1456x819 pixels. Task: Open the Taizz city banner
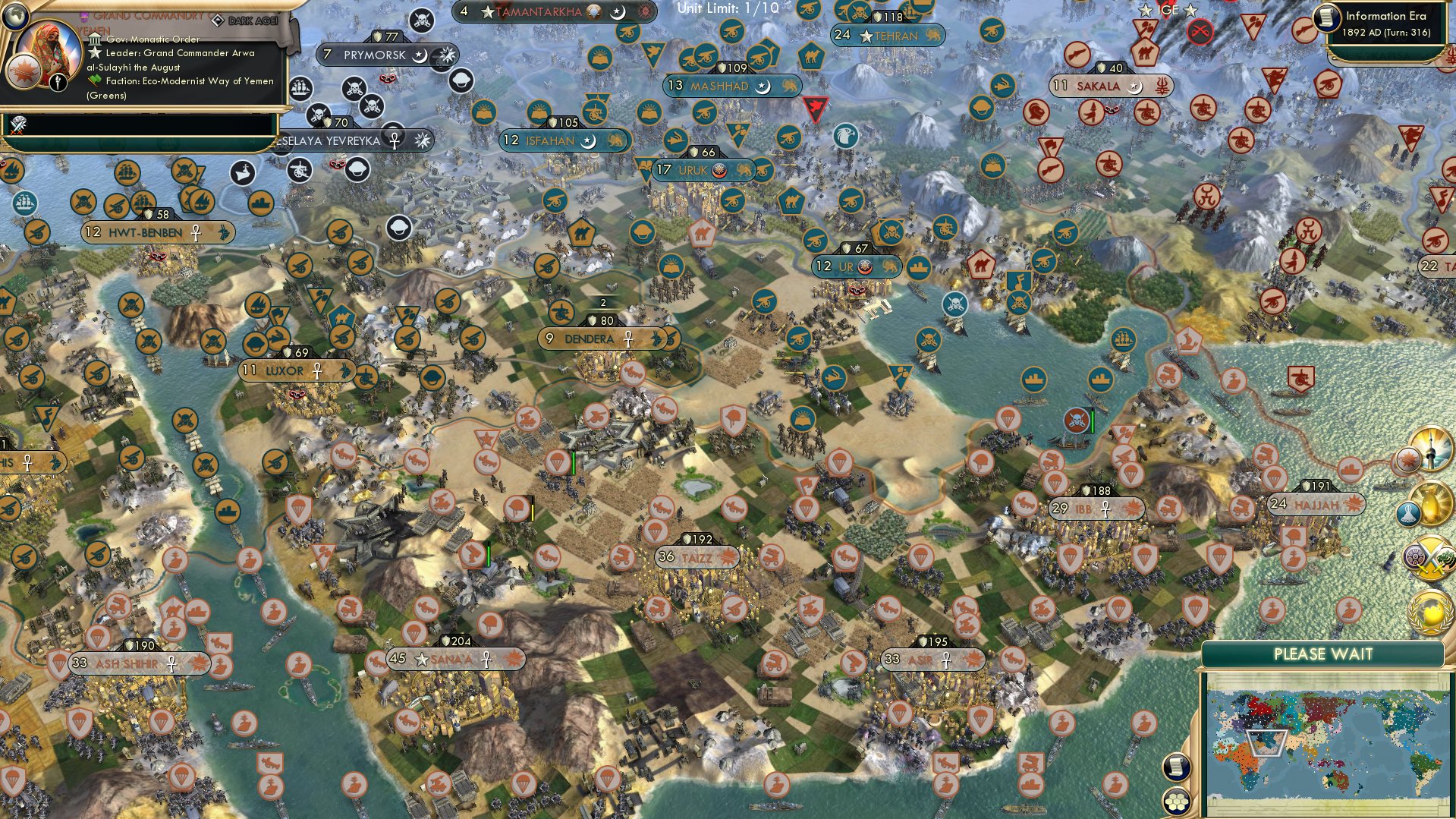(x=697, y=556)
